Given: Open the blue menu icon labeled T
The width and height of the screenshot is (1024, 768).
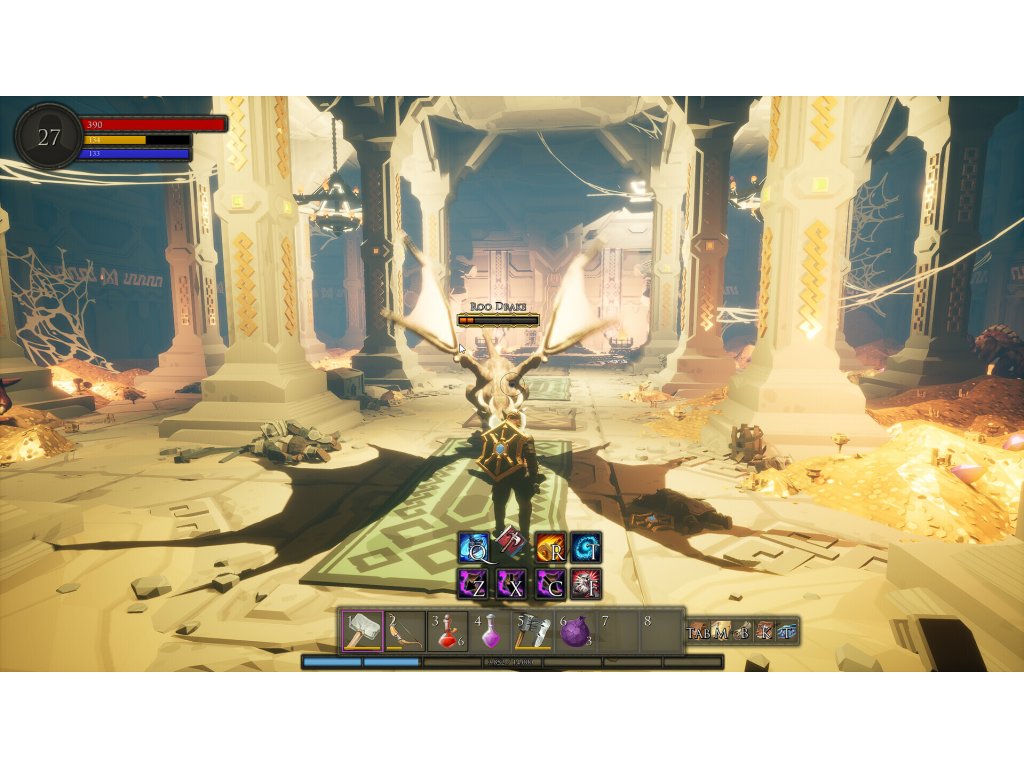Looking at the screenshot, I should [788, 631].
